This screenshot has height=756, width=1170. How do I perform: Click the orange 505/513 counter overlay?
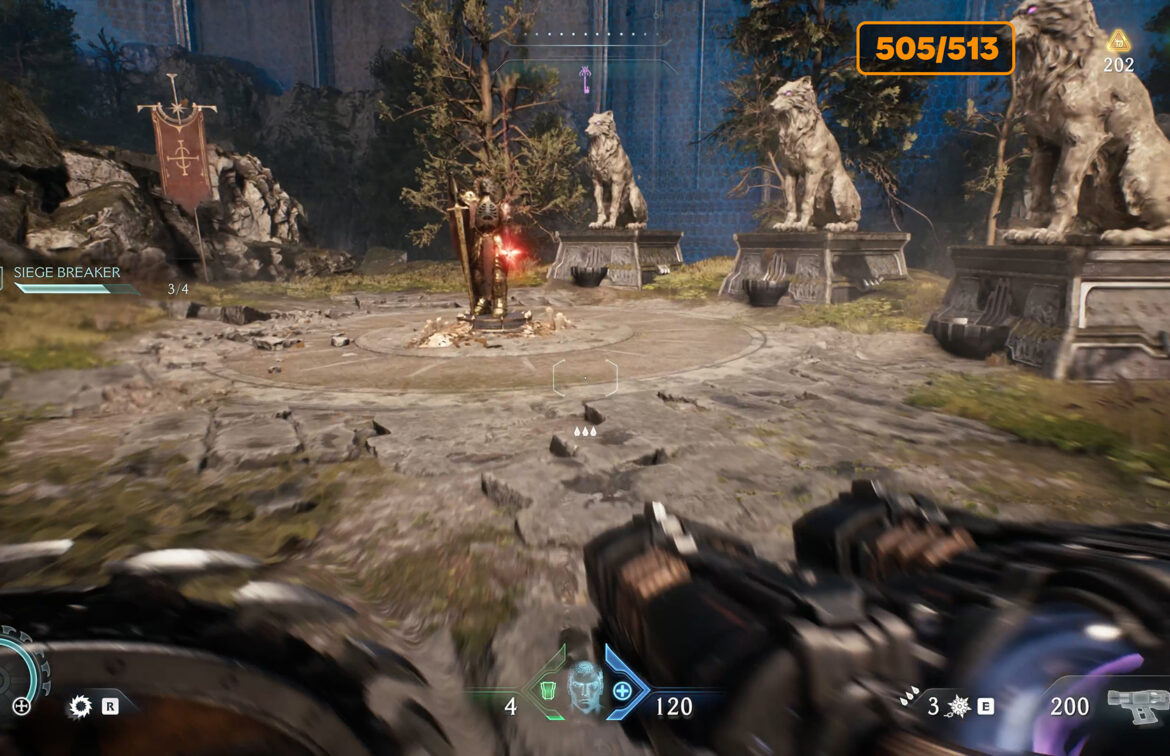[935, 49]
